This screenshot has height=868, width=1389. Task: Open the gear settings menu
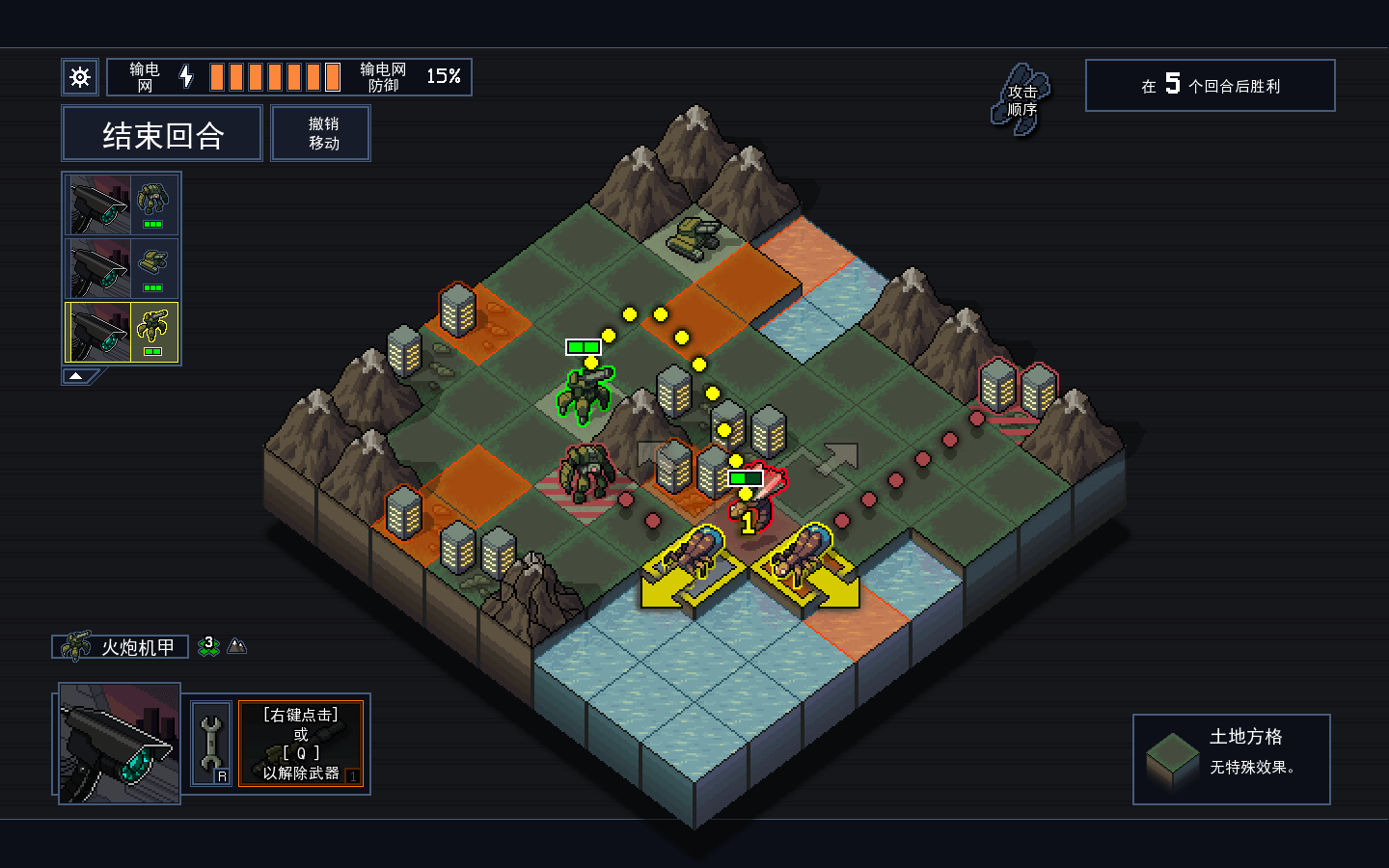click(x=80, y=77)
